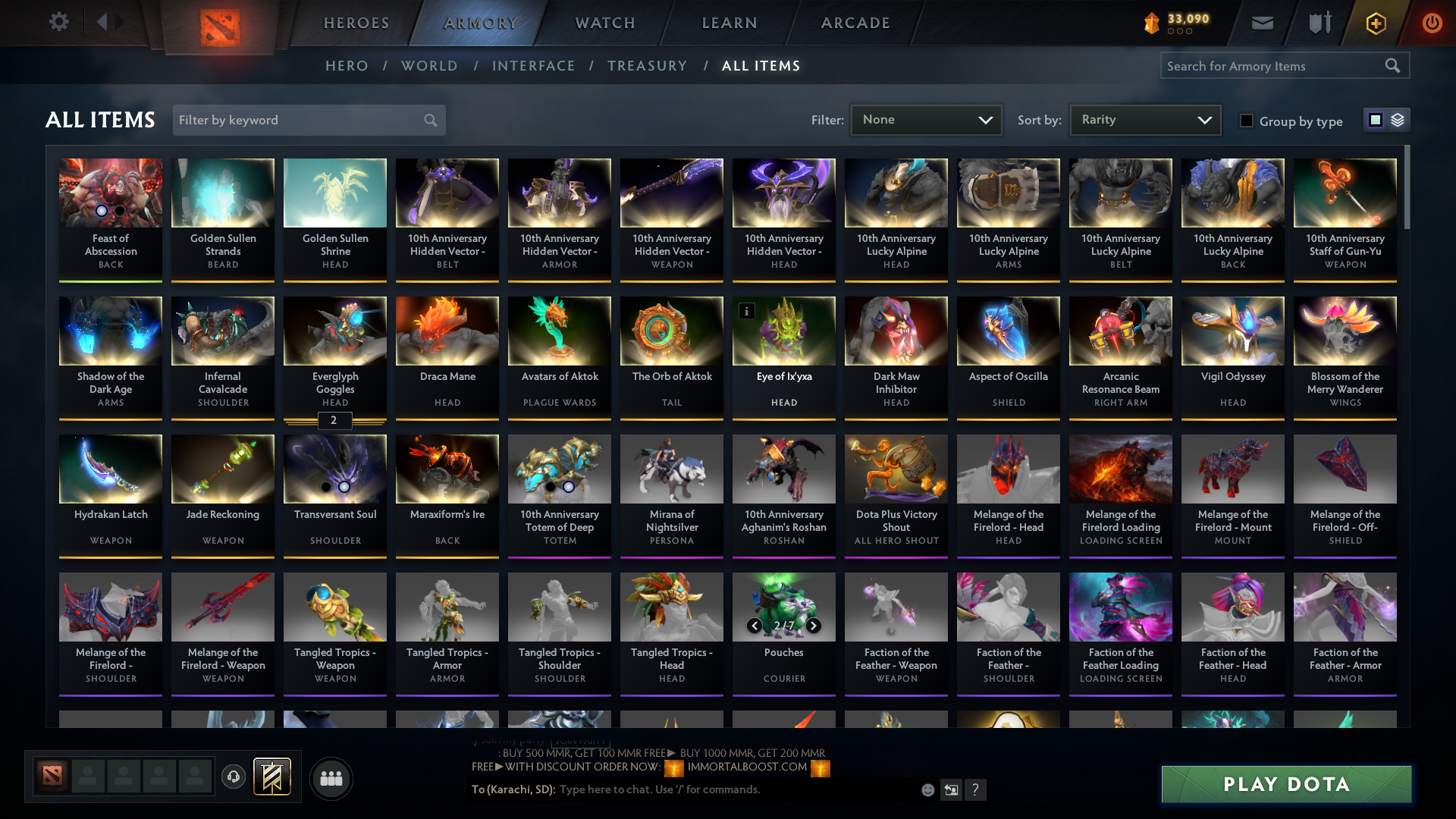1456x819 pixels.
Task: Open the Filter dropdown set to None
Action: tap(925, 119)
